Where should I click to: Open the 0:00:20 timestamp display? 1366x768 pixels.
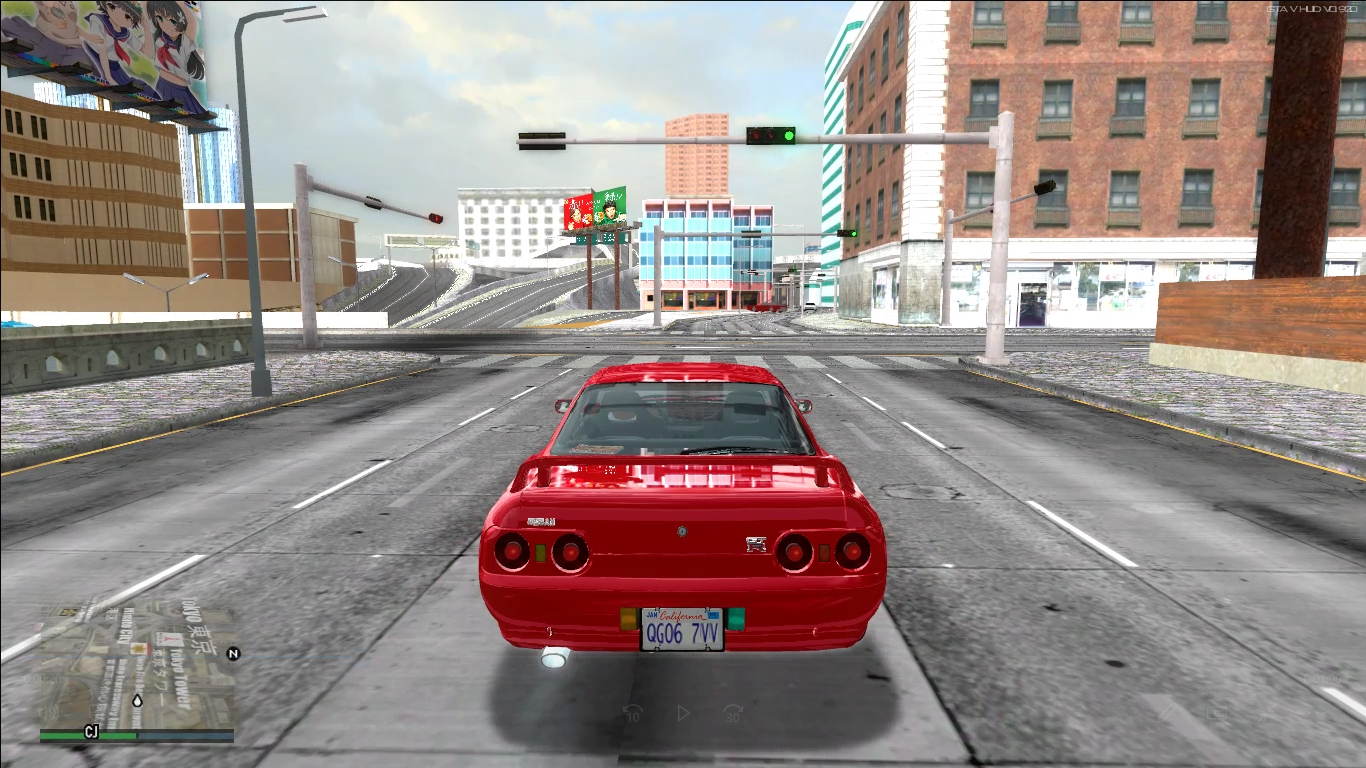tap(44, 677)
